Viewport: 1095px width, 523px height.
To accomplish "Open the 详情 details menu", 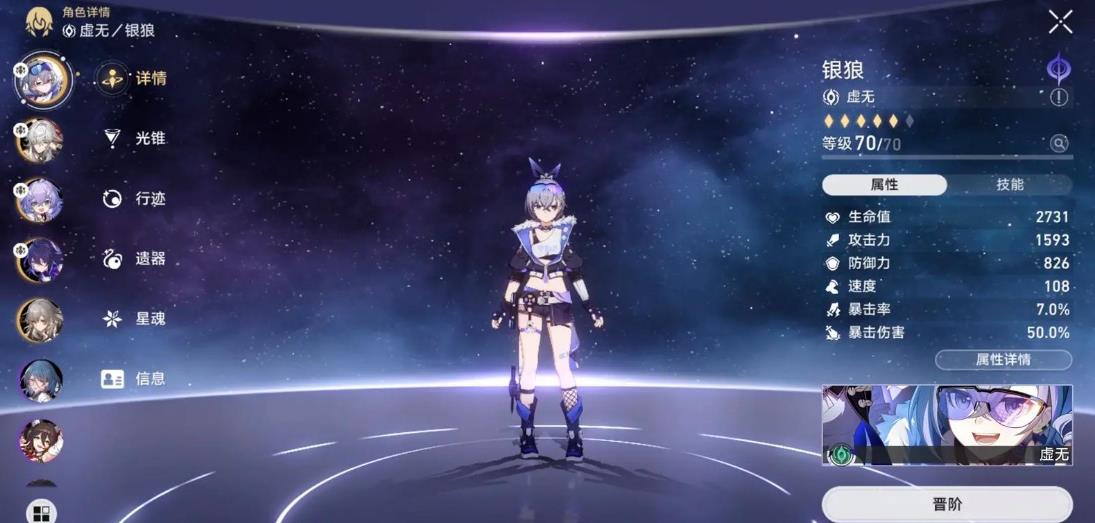I will pyautogui.click(x=133, y=78).
